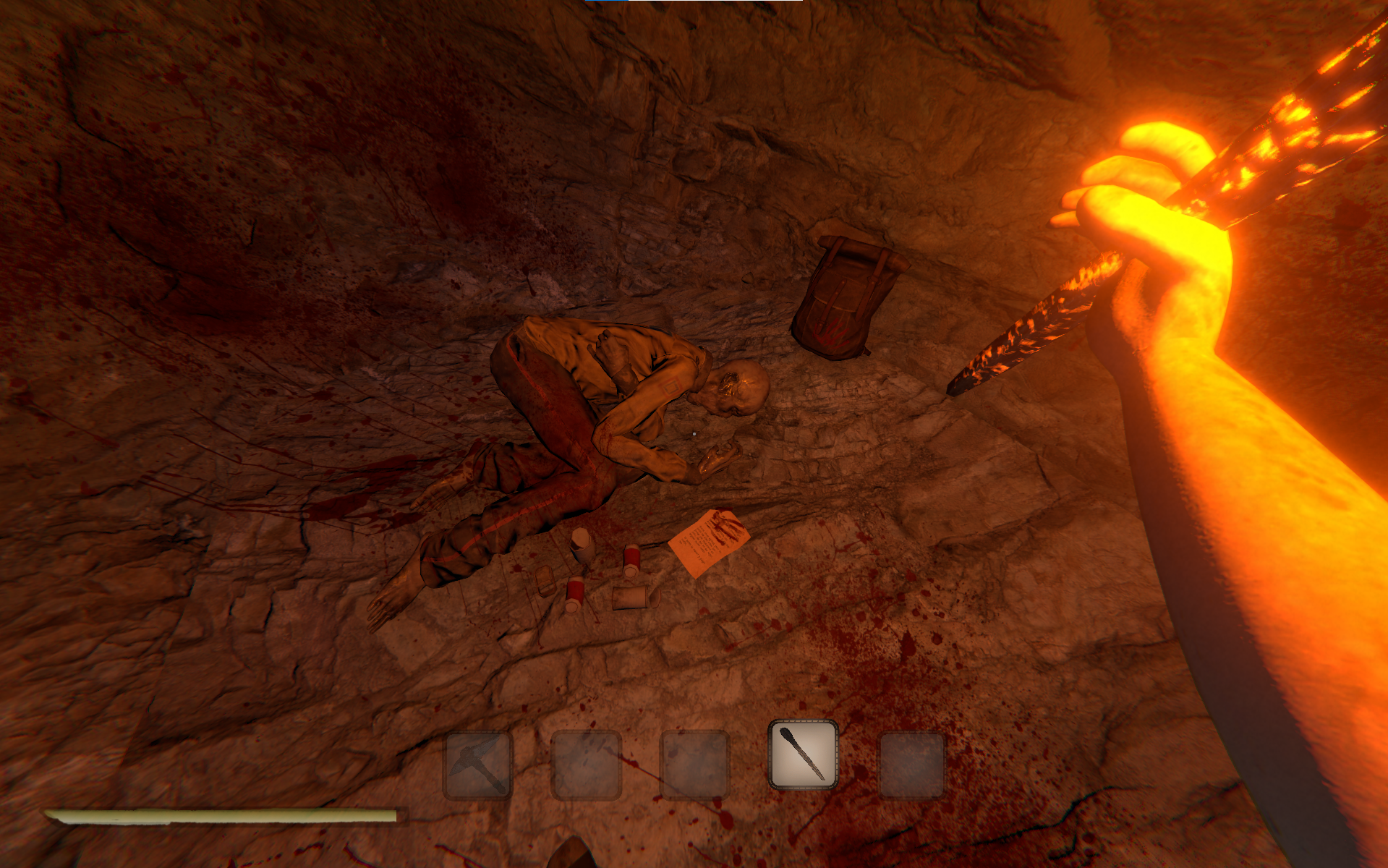This screenshot has width=1388, height=868.
Task: Select the pickaxe hotbar slot
Action: coord(477,764)
